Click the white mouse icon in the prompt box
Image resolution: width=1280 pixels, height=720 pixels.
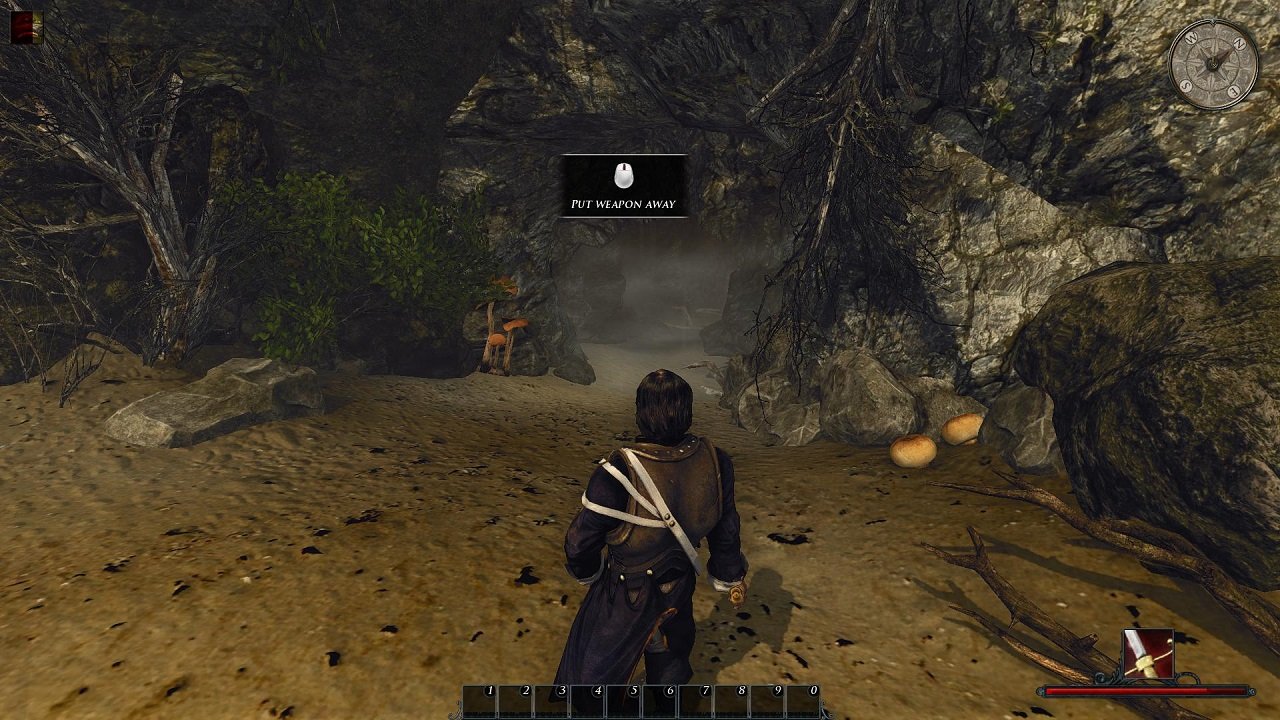pyautogui.click(x=624, y=176)
